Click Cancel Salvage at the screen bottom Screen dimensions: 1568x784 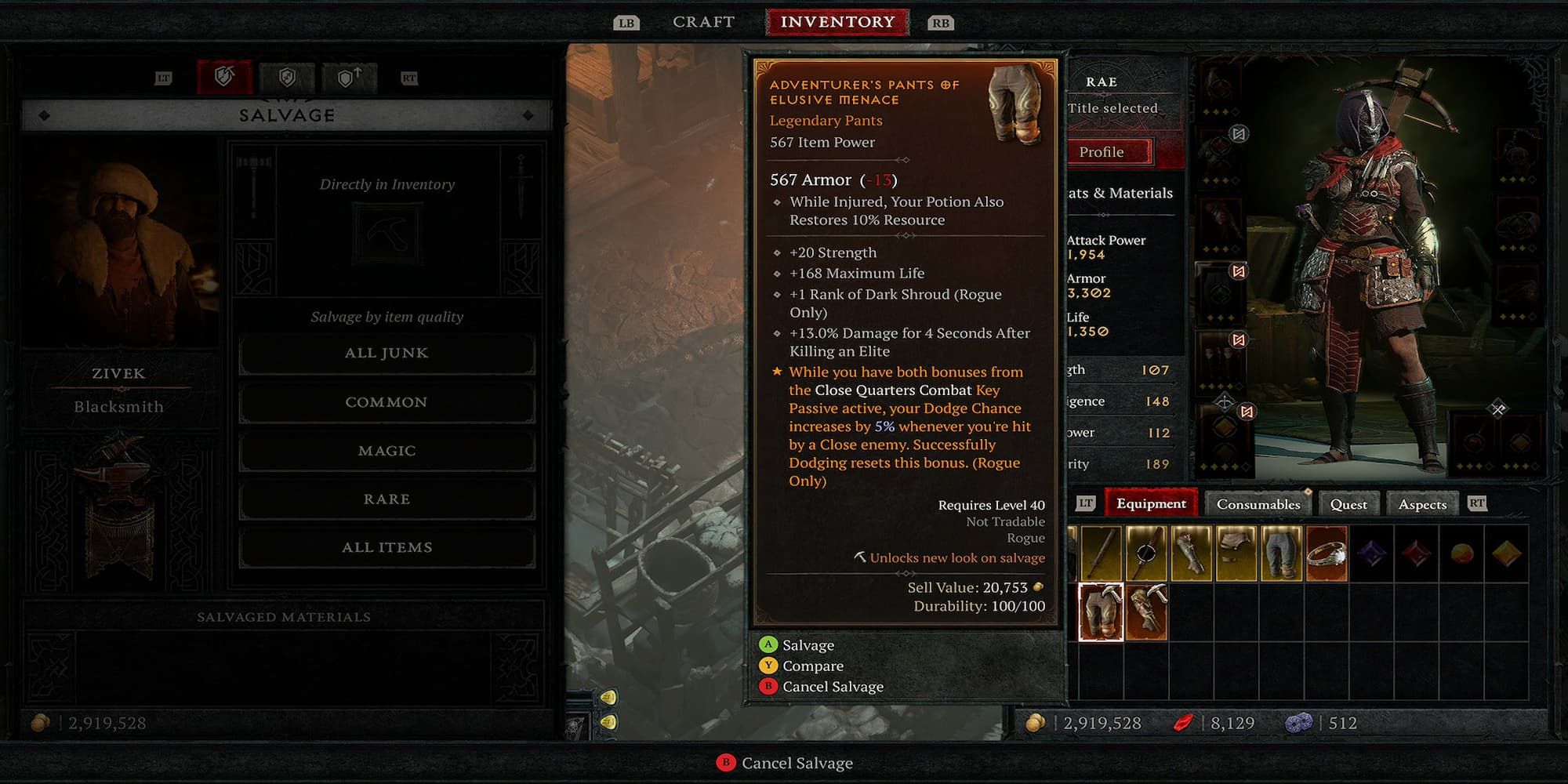point(784,762)
